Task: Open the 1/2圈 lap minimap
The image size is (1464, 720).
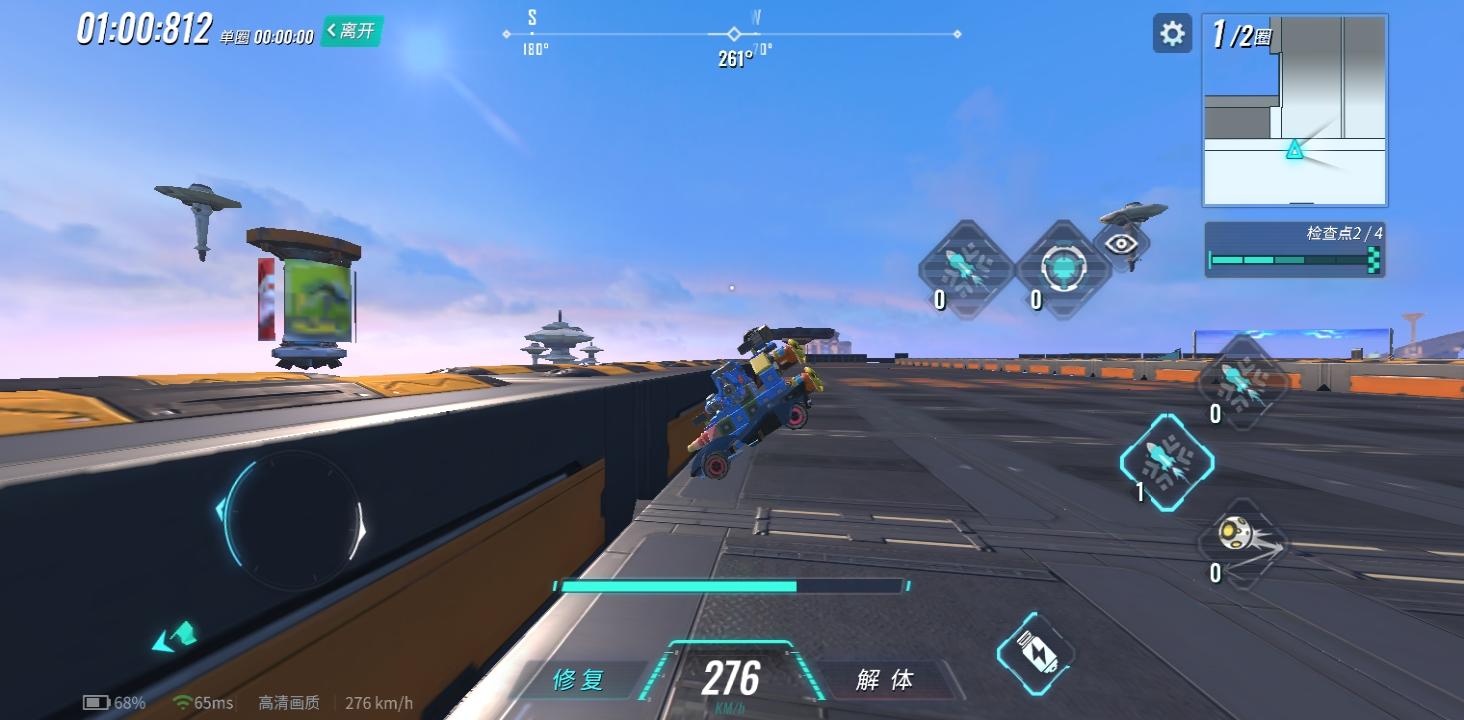Action: [1295, 110]
